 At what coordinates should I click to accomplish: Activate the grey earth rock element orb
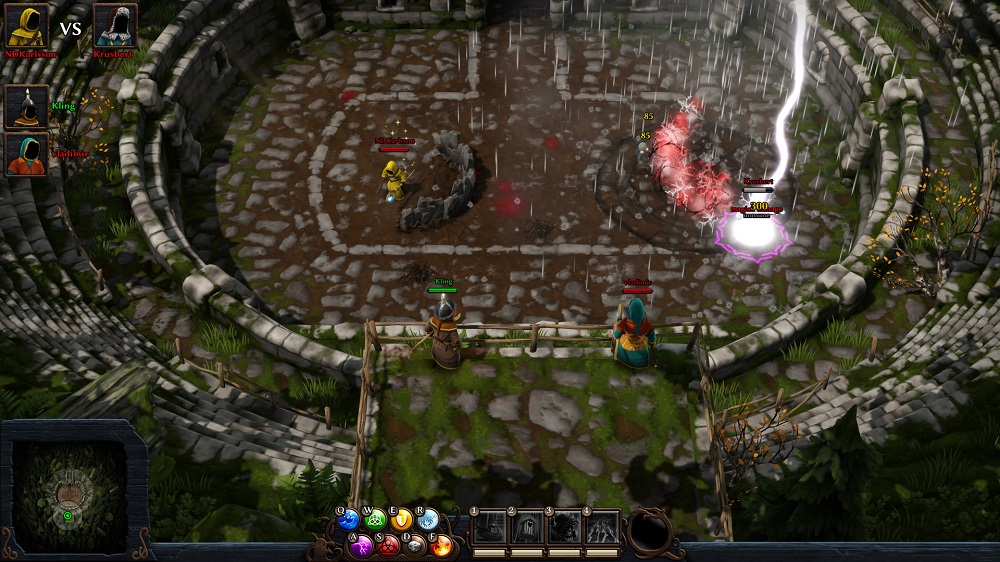coord(416,546)
